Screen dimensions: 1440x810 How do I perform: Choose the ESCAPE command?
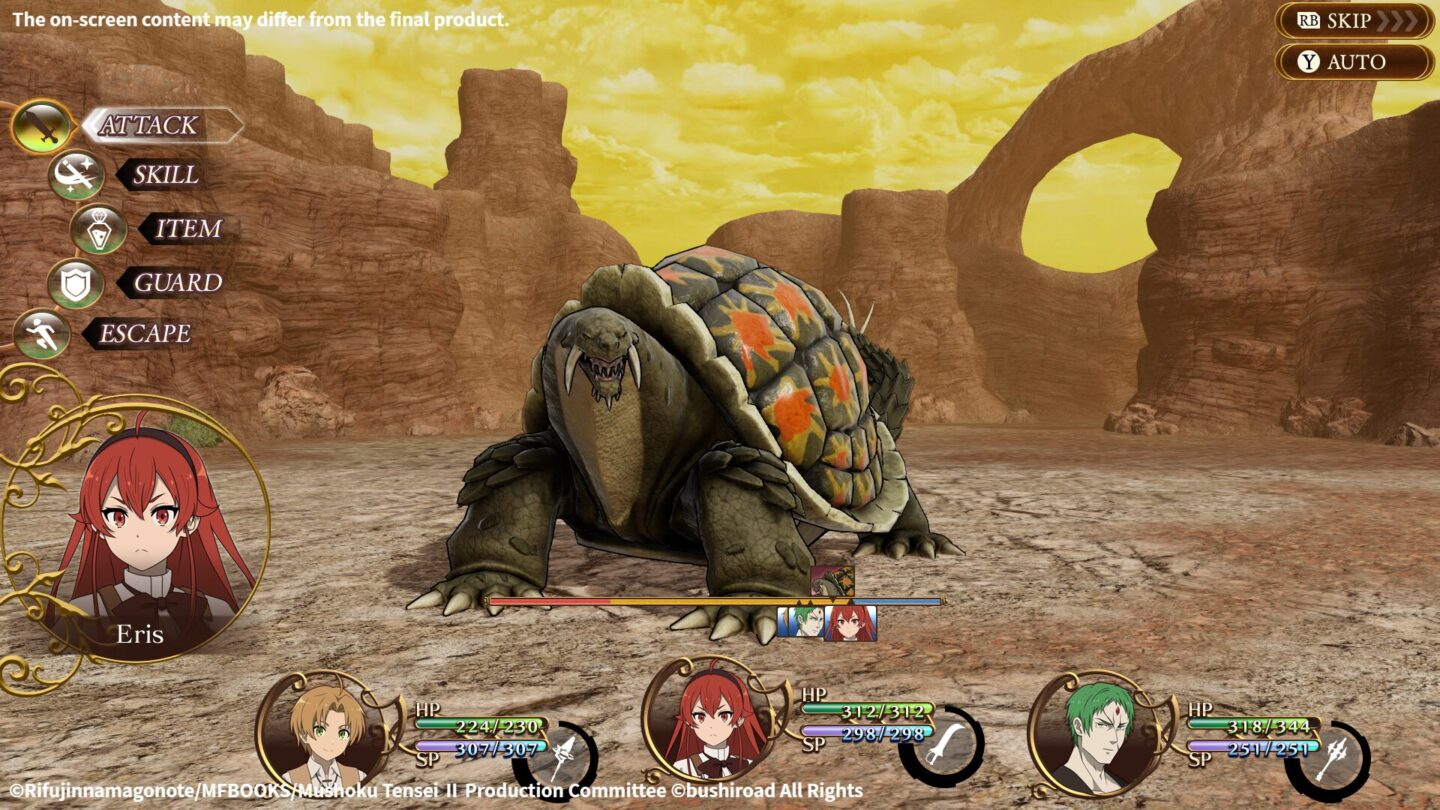(x=147, y=332)
